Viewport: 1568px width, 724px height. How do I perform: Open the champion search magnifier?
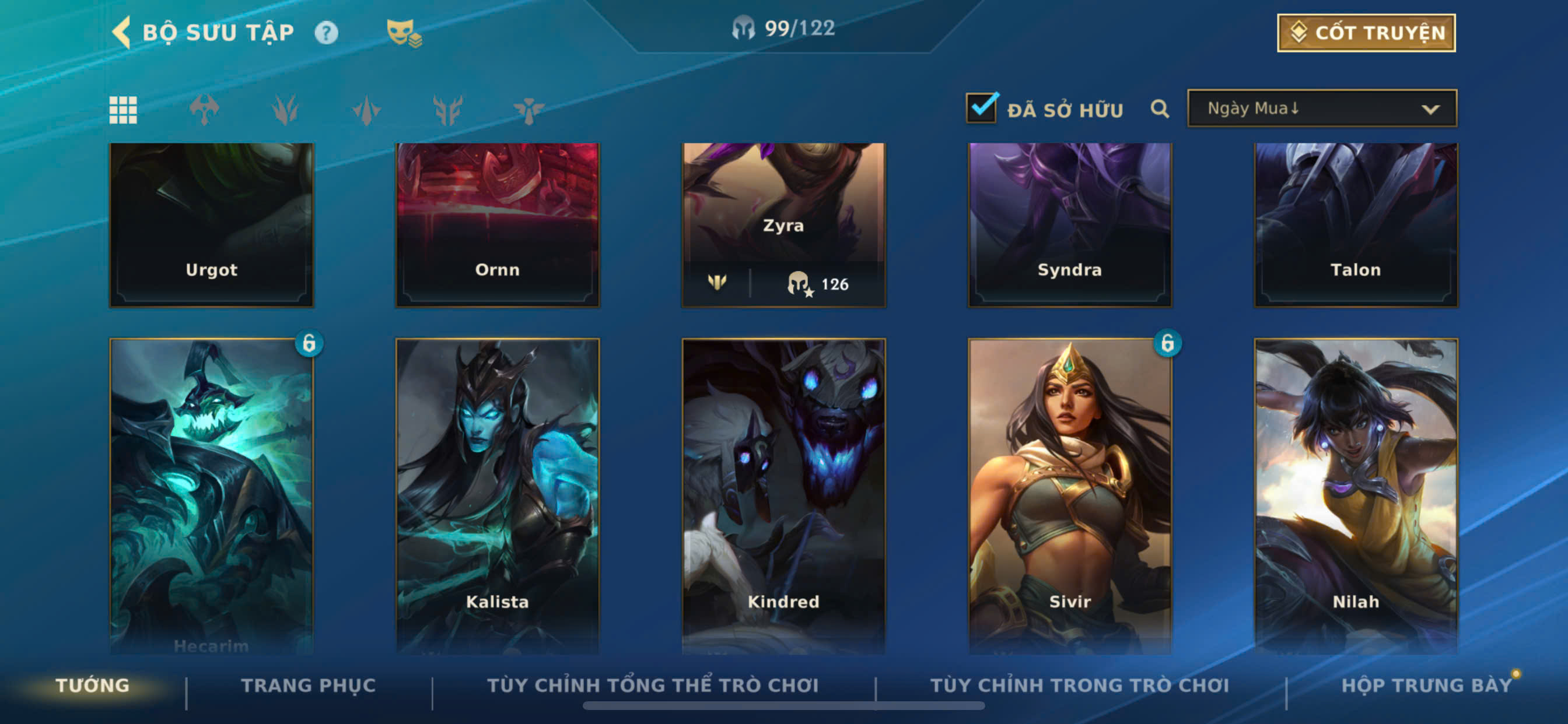pyautogui.click(x=1159, y=109)
